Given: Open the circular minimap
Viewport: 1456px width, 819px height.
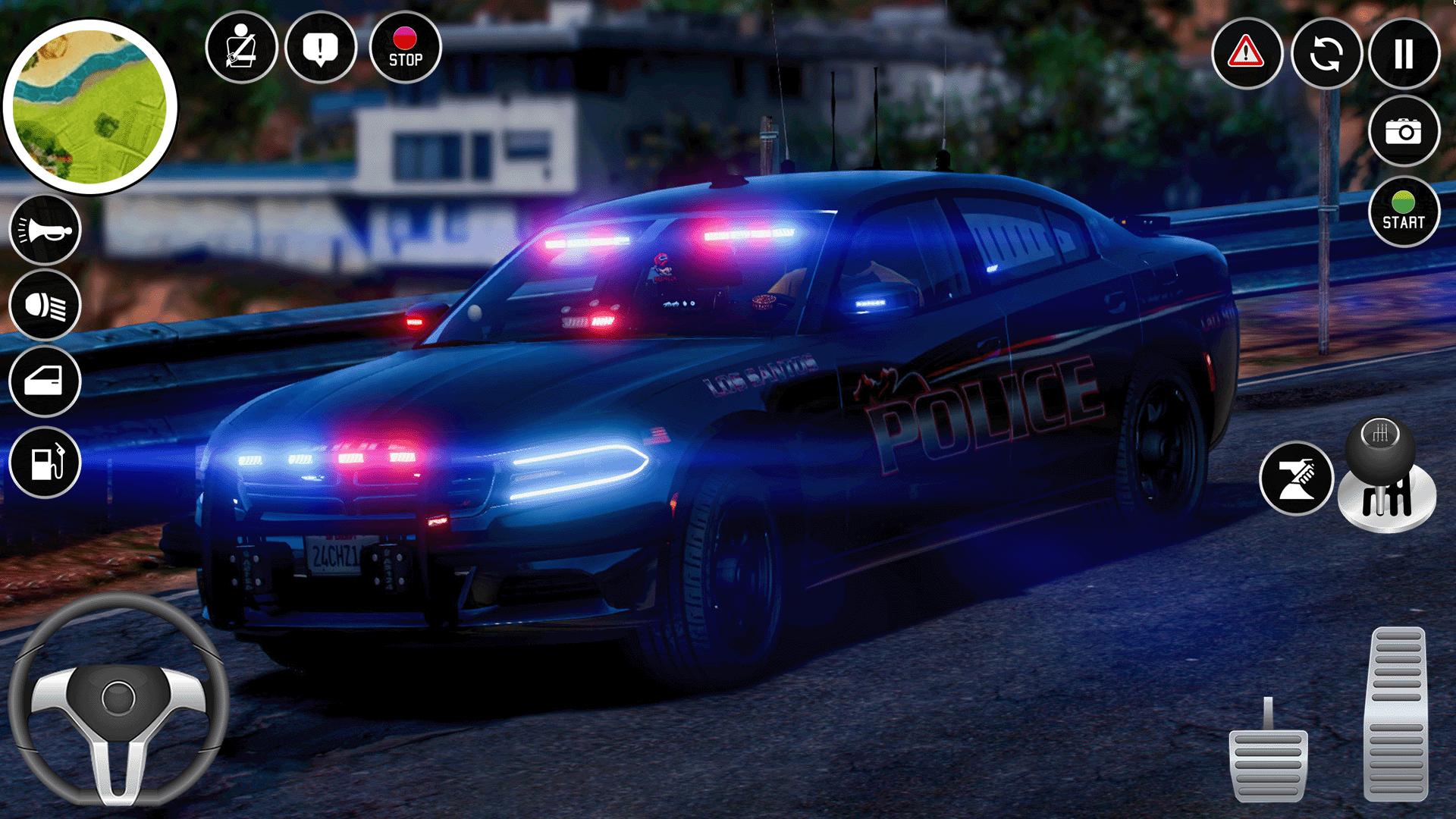Looking at the screenshot, I should point(89,107).
